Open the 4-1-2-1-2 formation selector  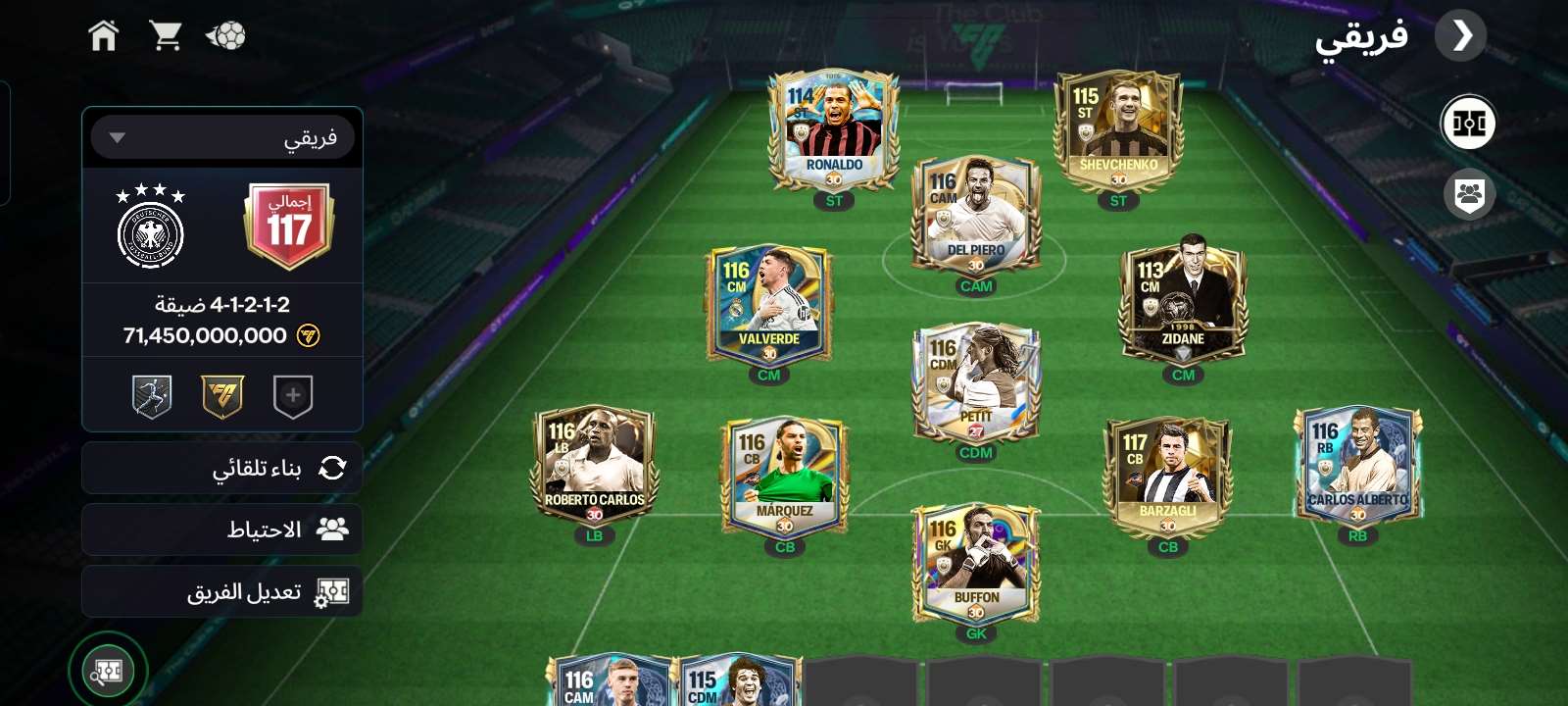pyautogui.click(x=222, y=304)
